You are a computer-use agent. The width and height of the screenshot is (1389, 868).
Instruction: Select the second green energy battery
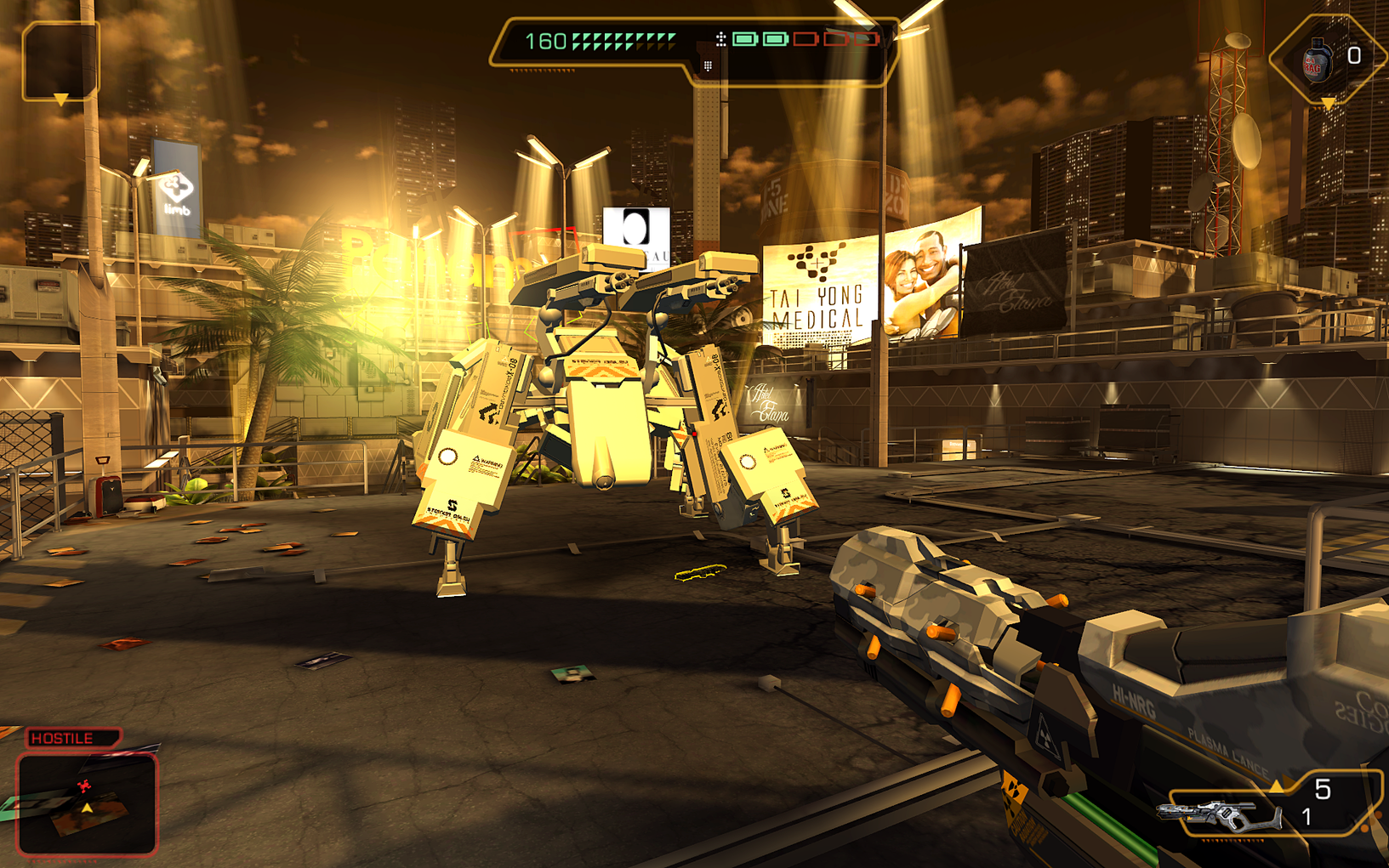[776, 38]
